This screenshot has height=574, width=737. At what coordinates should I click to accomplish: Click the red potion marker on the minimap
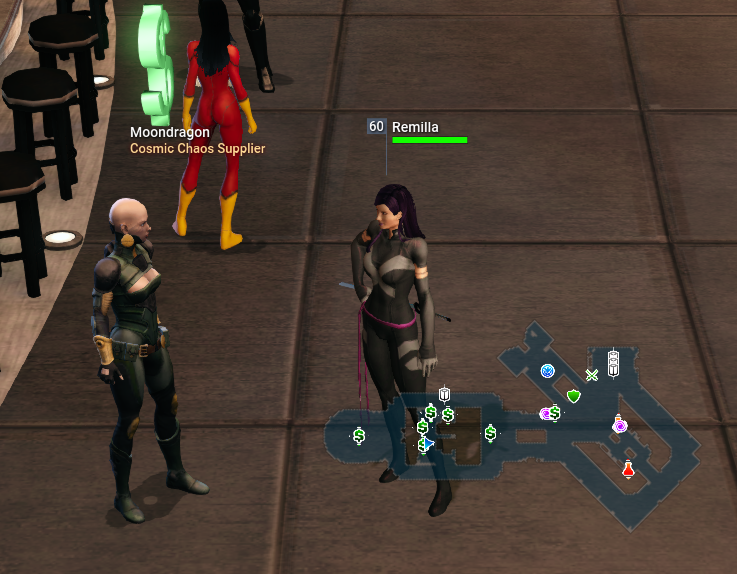pyautogui.click(x=628, y=469)
